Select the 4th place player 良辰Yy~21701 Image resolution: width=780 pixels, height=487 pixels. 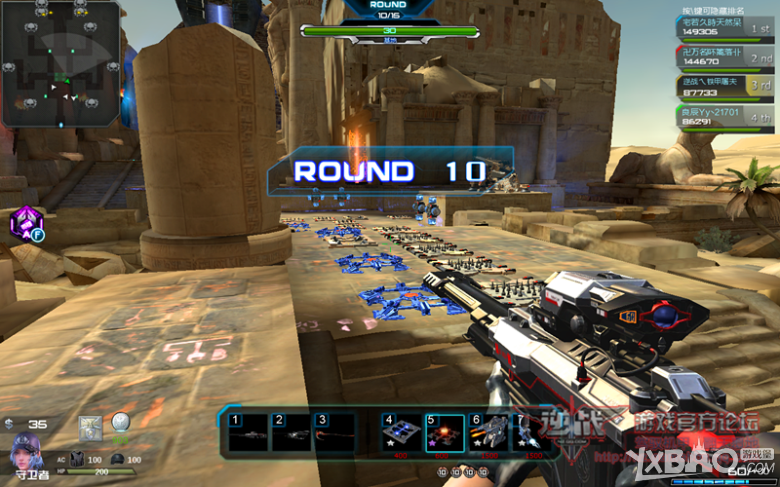click(727, 117)
